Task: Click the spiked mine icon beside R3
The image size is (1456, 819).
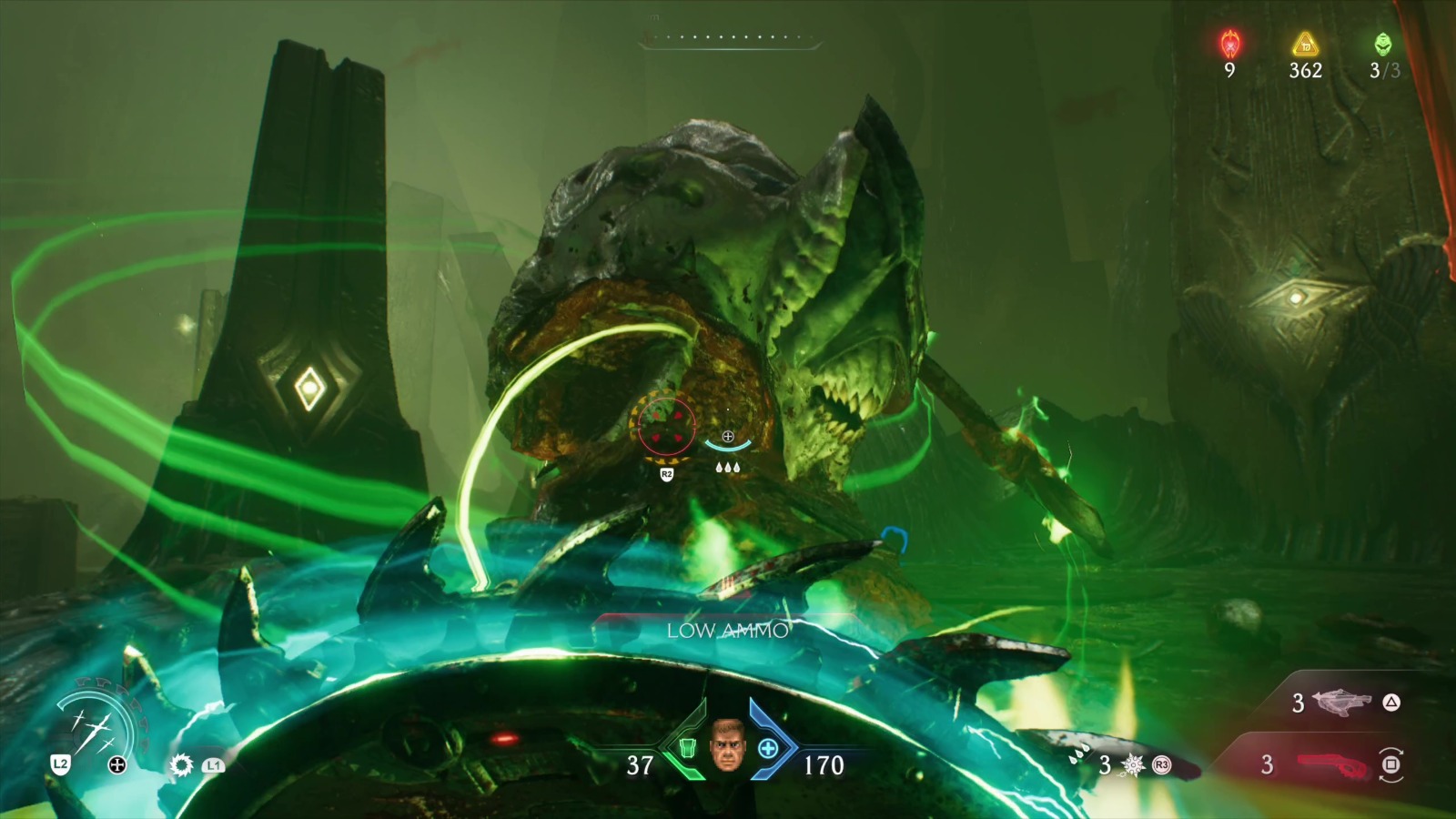Action: 1134,764
